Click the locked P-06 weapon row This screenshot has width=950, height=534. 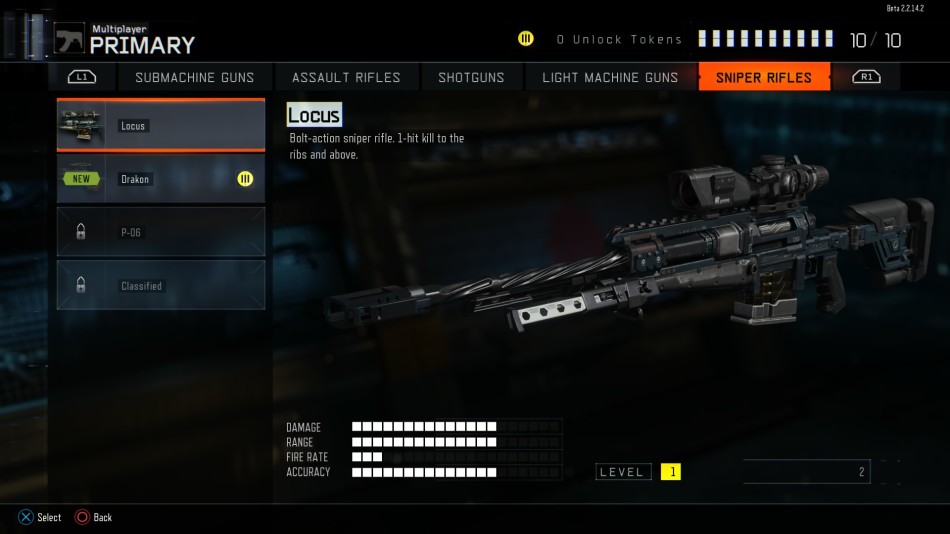tap(161, 232)
